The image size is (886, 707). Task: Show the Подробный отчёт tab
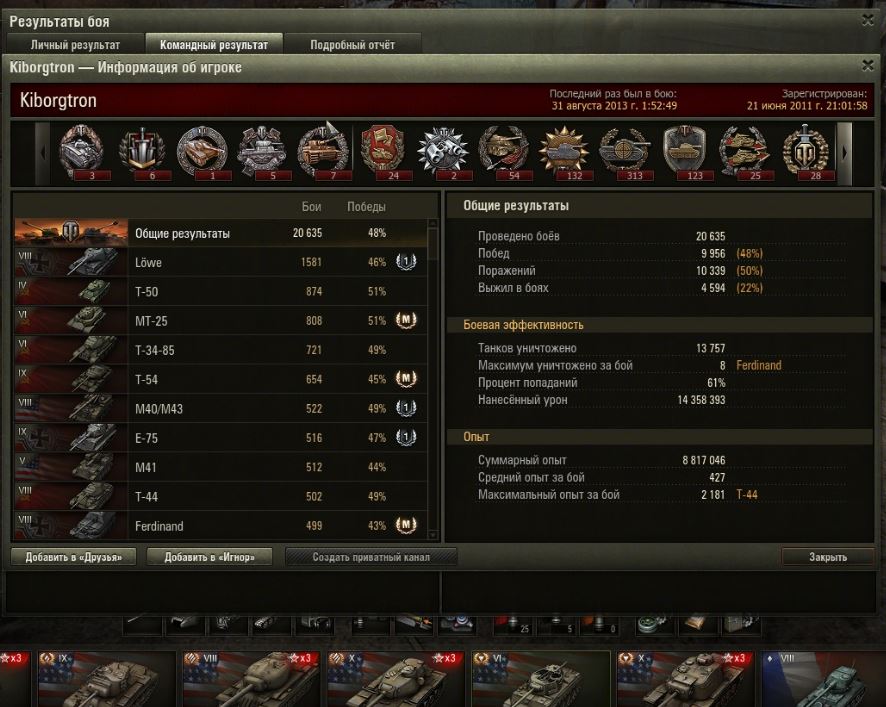tap(352, 45)
